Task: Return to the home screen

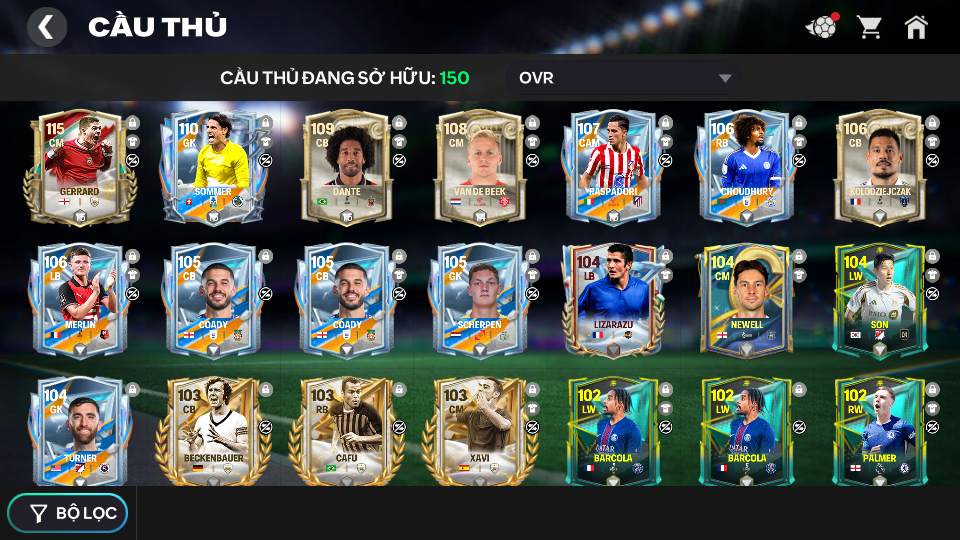Action: pos(916,27)
